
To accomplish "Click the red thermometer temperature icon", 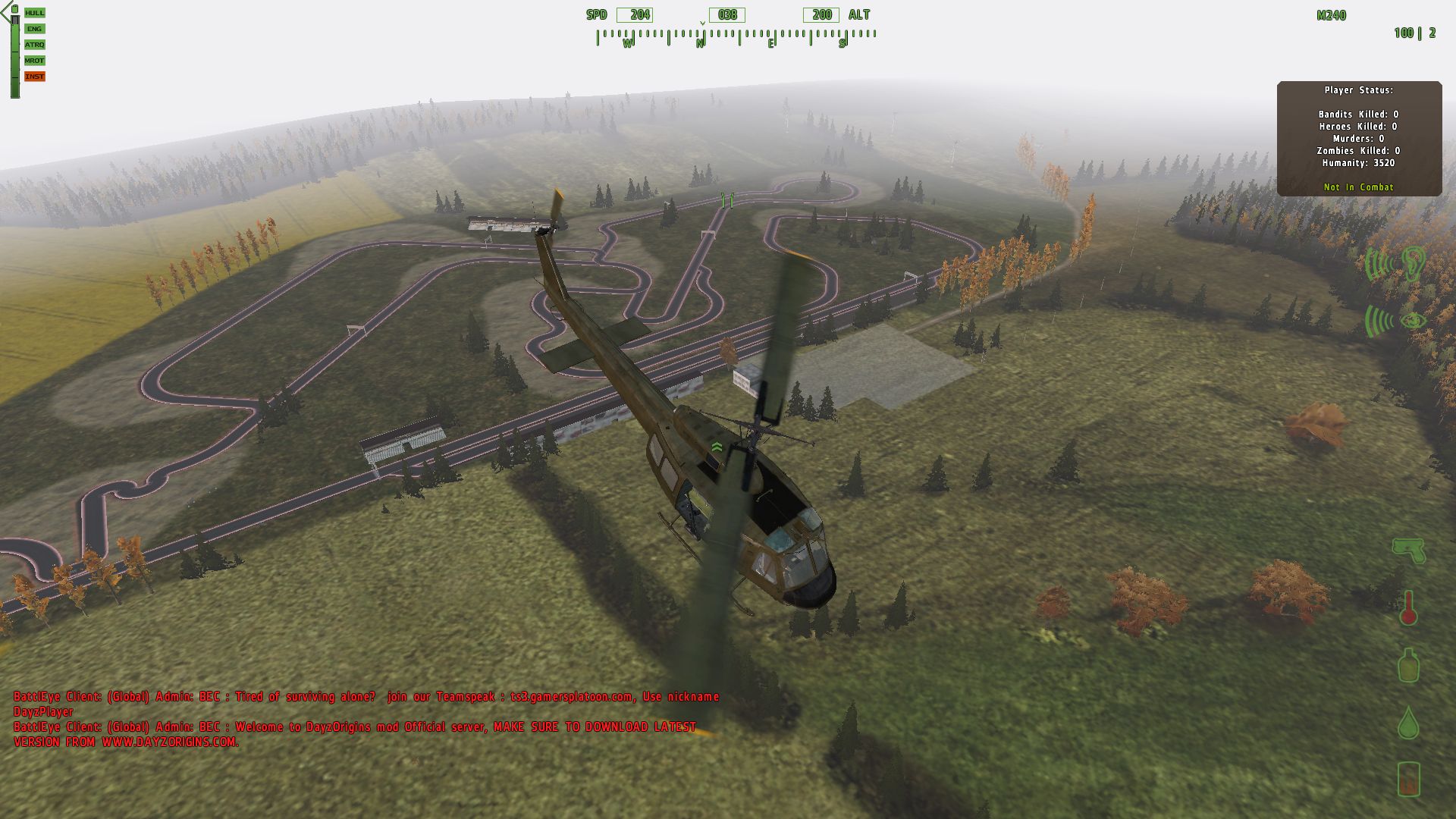I will tap(1408, 607).
